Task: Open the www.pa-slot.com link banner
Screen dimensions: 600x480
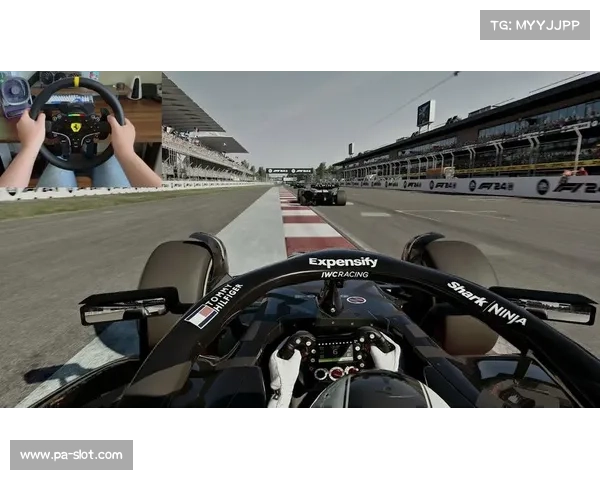Action: click(x=71, y=455)
